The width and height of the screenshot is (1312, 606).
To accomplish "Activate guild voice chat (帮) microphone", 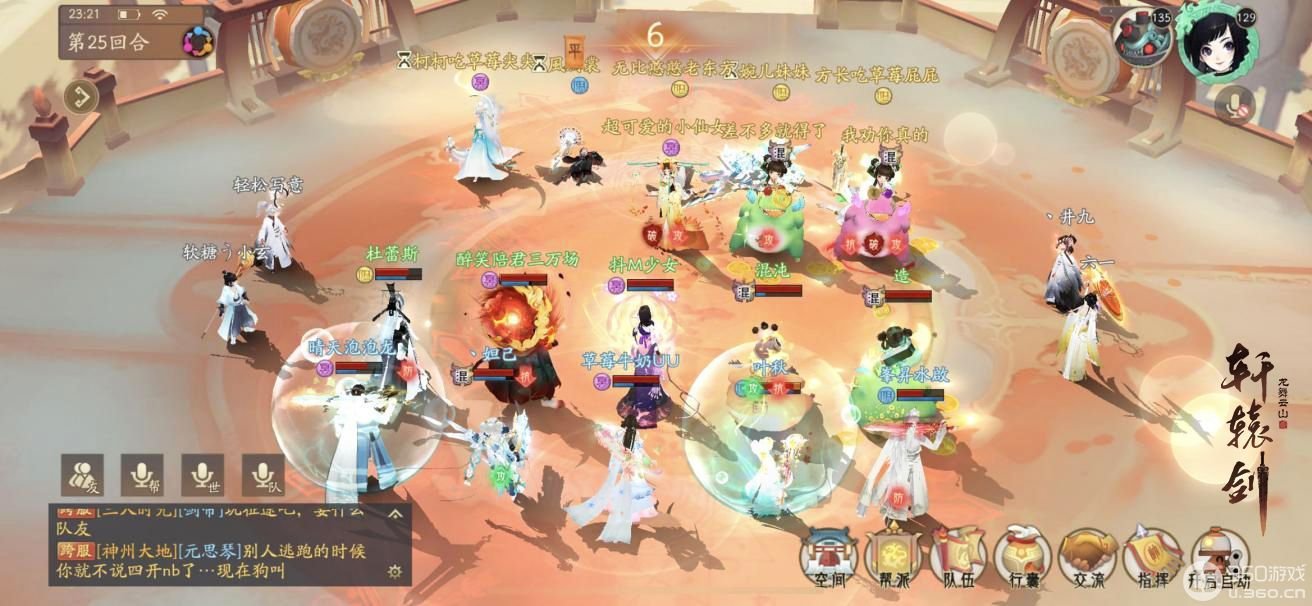I will point(142,474).
